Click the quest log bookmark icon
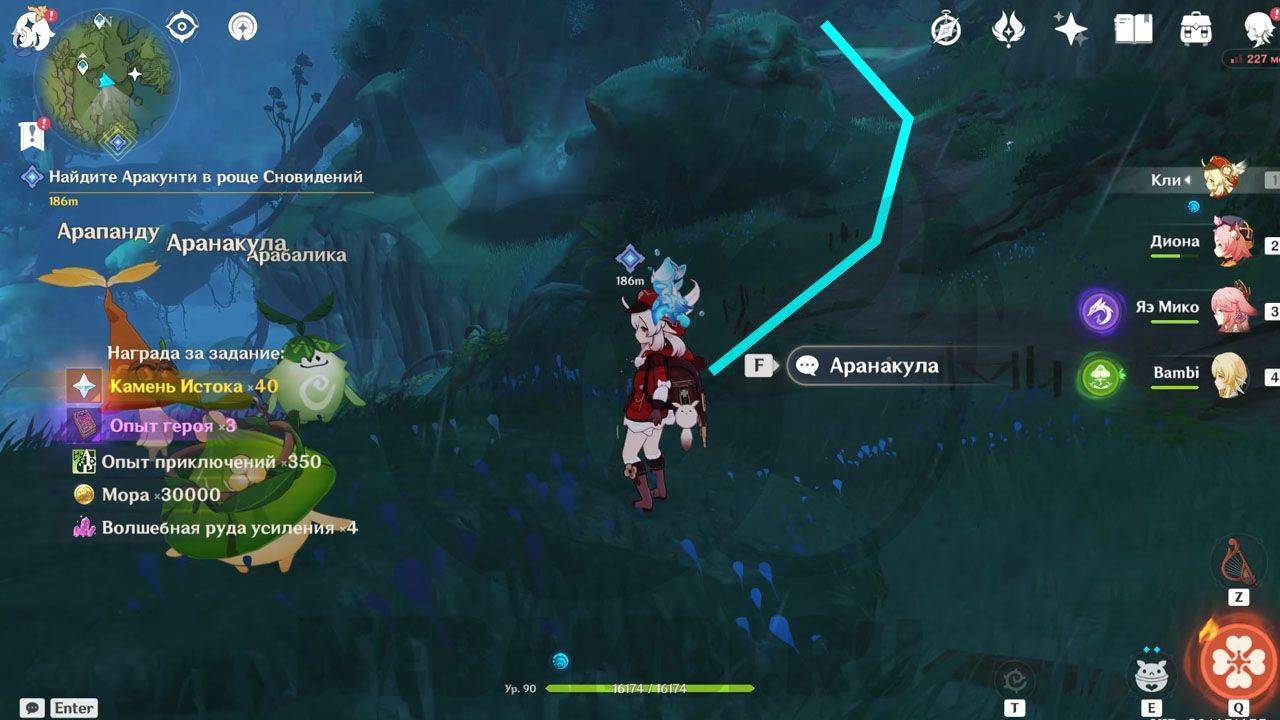Viewport: 1280px width, 720px height. tap(30, 136)
